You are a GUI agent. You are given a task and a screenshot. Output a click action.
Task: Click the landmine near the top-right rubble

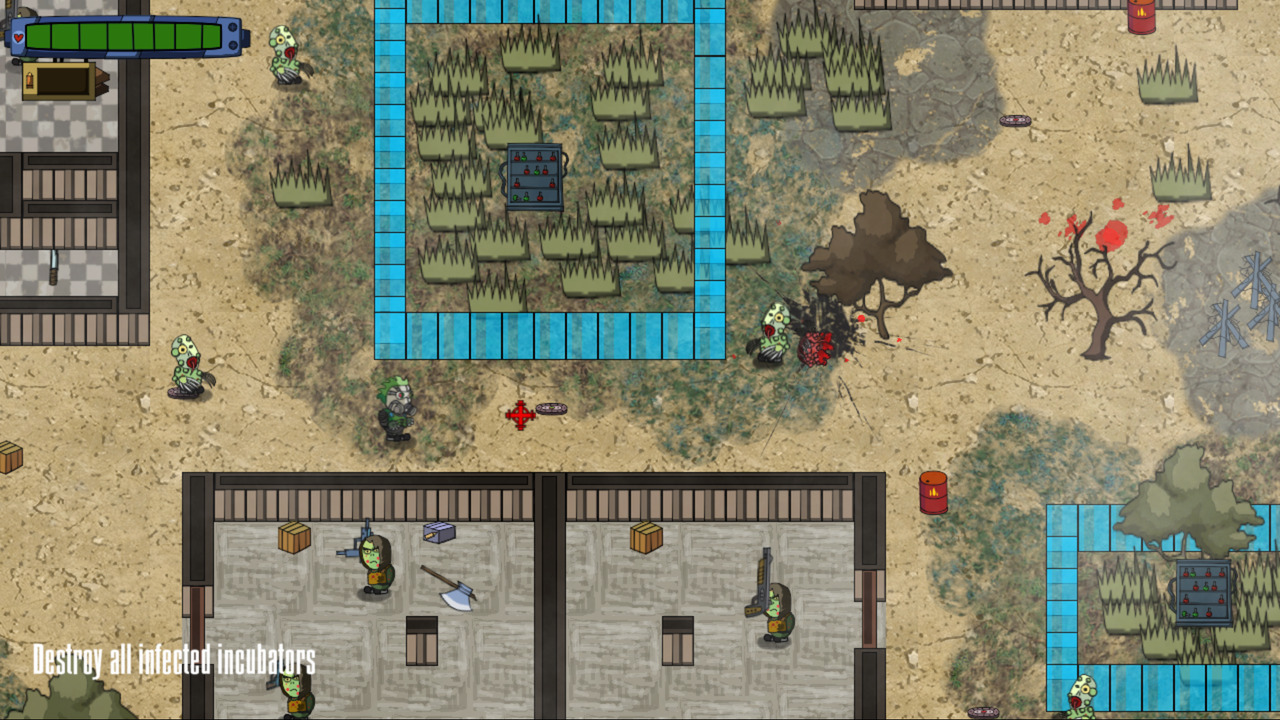(1014, 120)
